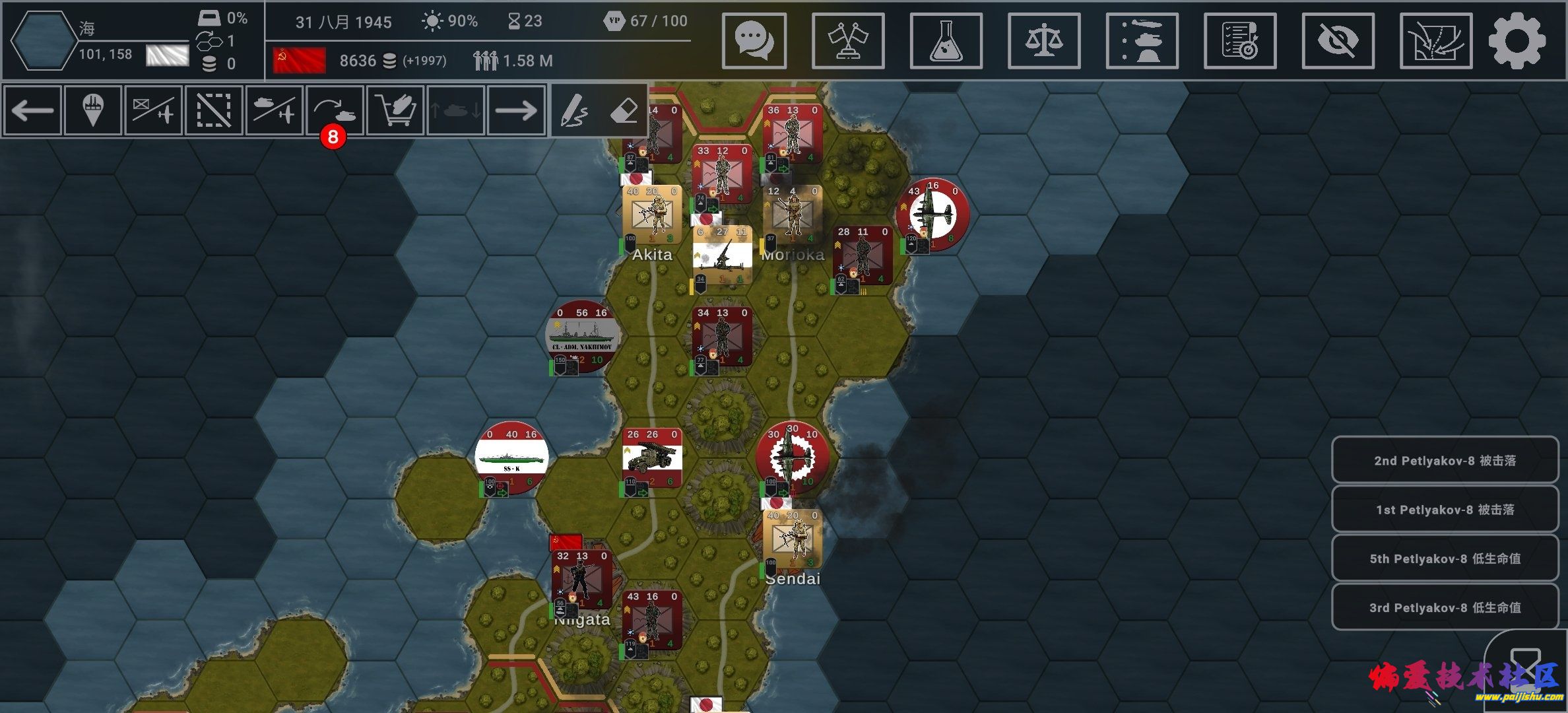Select next unit with right arrow
The width and height of the screenshot is (1568, 713).
click(516, 110)
